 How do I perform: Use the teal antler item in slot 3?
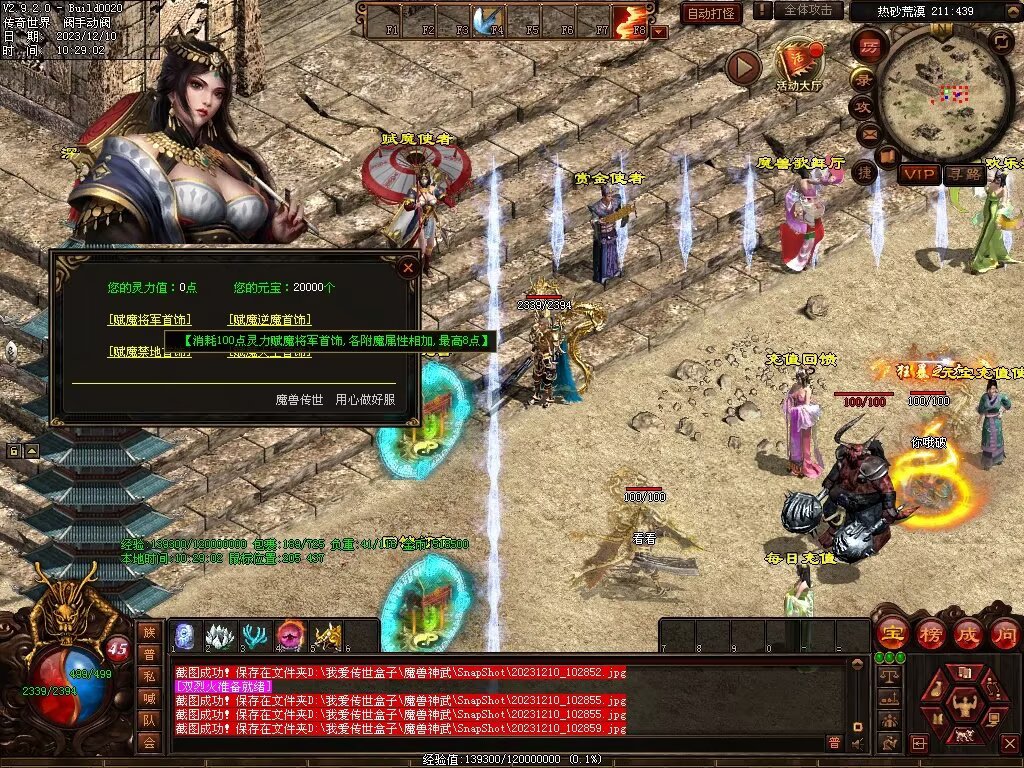[x=256, y=636]
